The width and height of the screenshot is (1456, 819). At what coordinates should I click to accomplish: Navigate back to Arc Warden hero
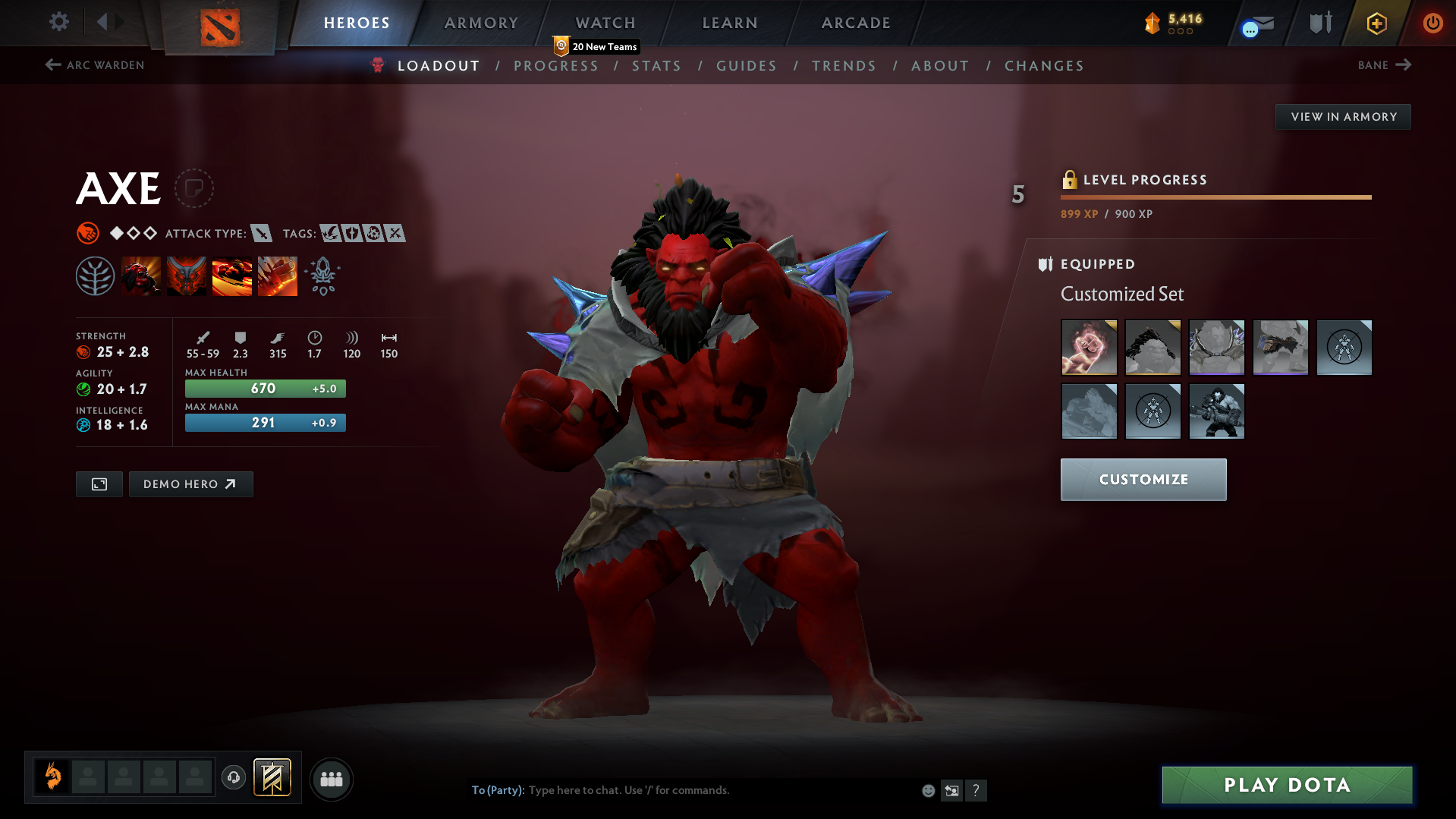(x=94, y=65)
